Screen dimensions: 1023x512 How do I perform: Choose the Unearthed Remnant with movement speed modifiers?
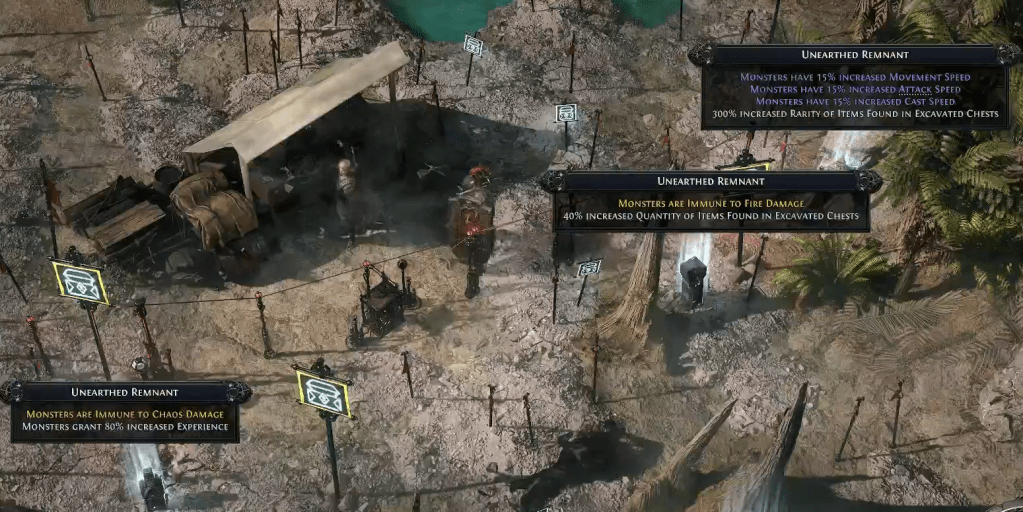[854, 55]
